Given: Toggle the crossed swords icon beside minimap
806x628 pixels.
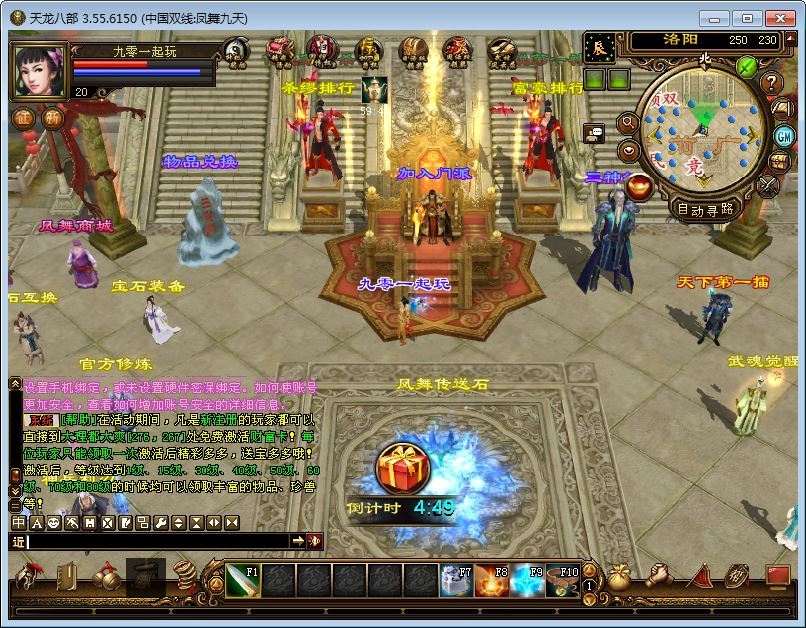Looking at the screenshot, I should pyautogui.click(x=768, y=186).
